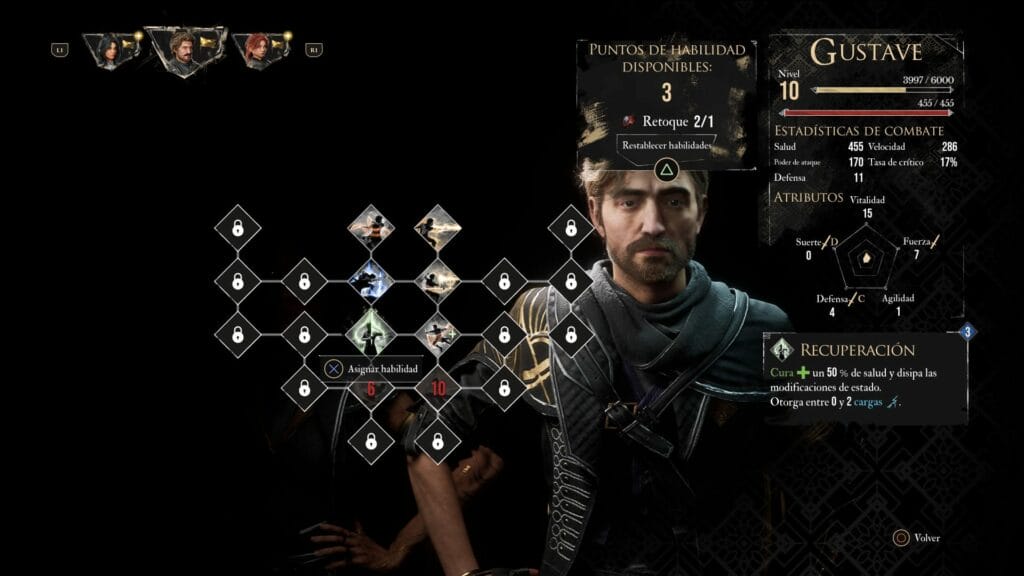Click Restablecer habilidades to reset skills

(x=666, y=145)
